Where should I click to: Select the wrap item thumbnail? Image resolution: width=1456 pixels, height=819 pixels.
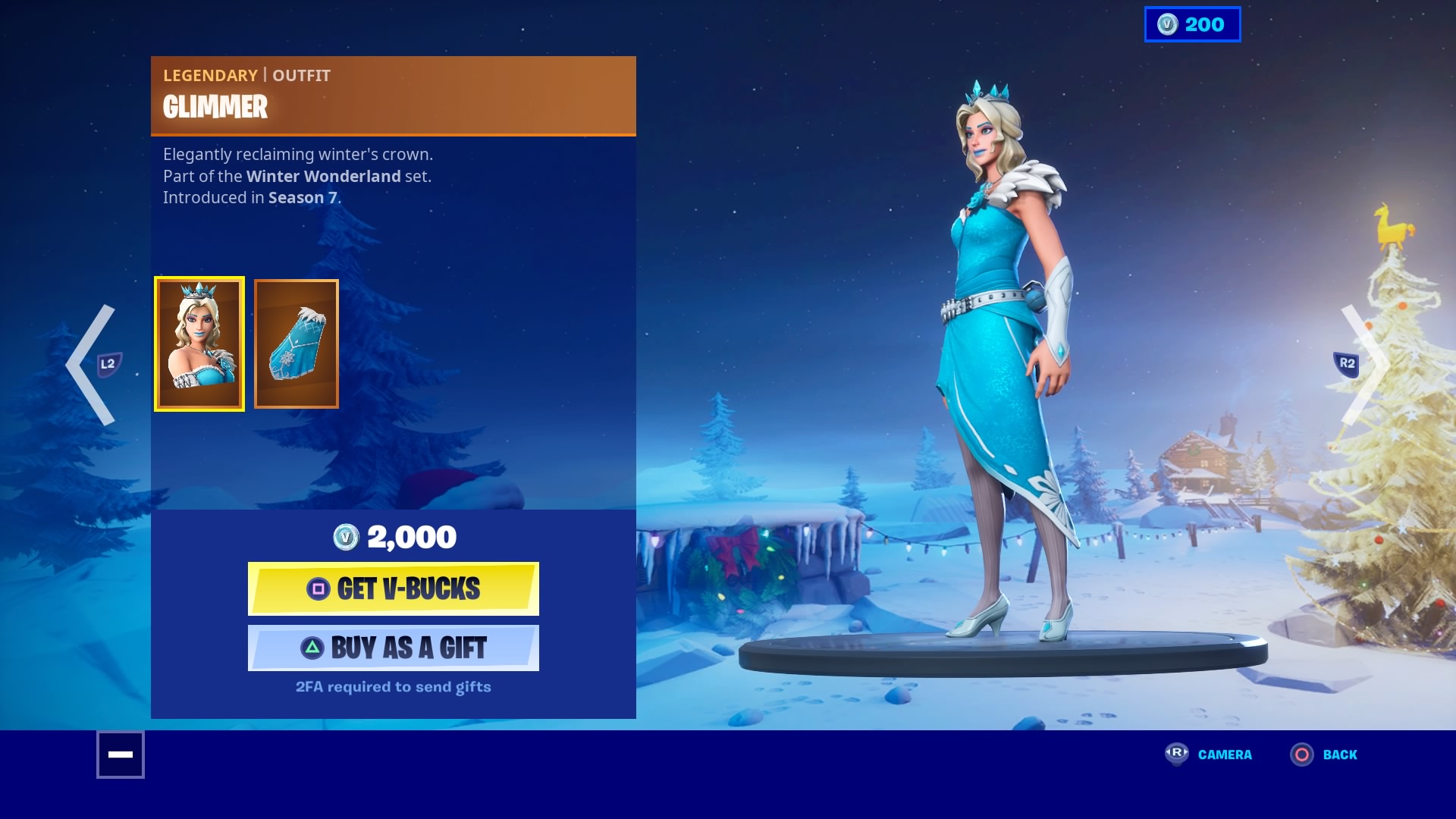pos(296,344)
